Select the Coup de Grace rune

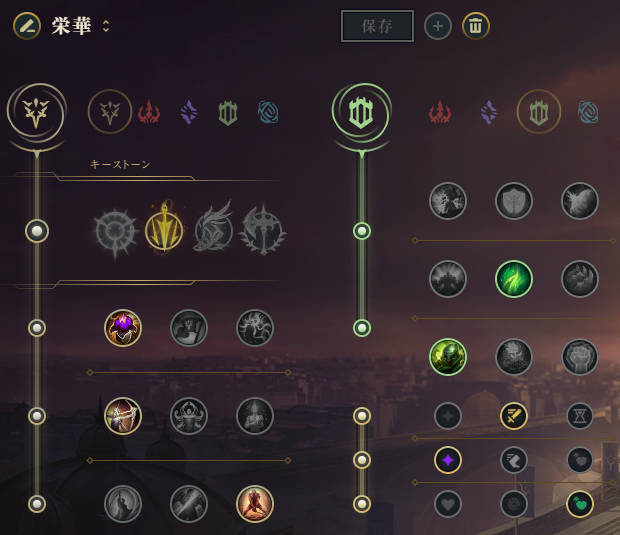pos(123,504)
